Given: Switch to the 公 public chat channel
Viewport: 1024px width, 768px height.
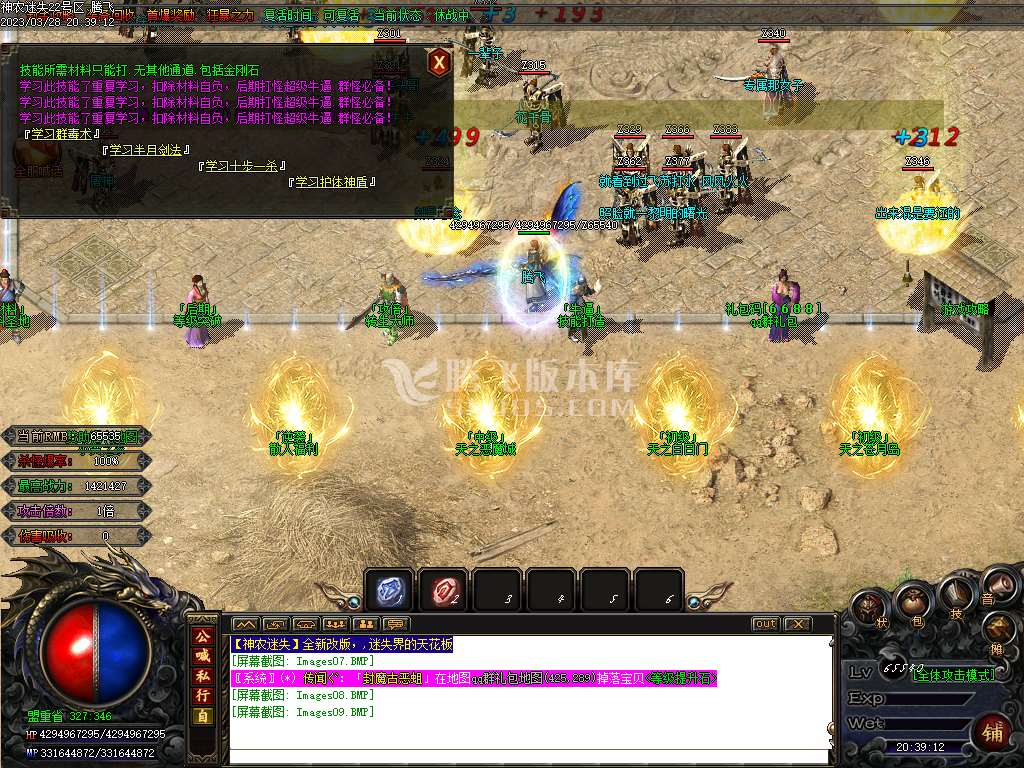Looking at the screenshot, I should [x=202, y=636].
